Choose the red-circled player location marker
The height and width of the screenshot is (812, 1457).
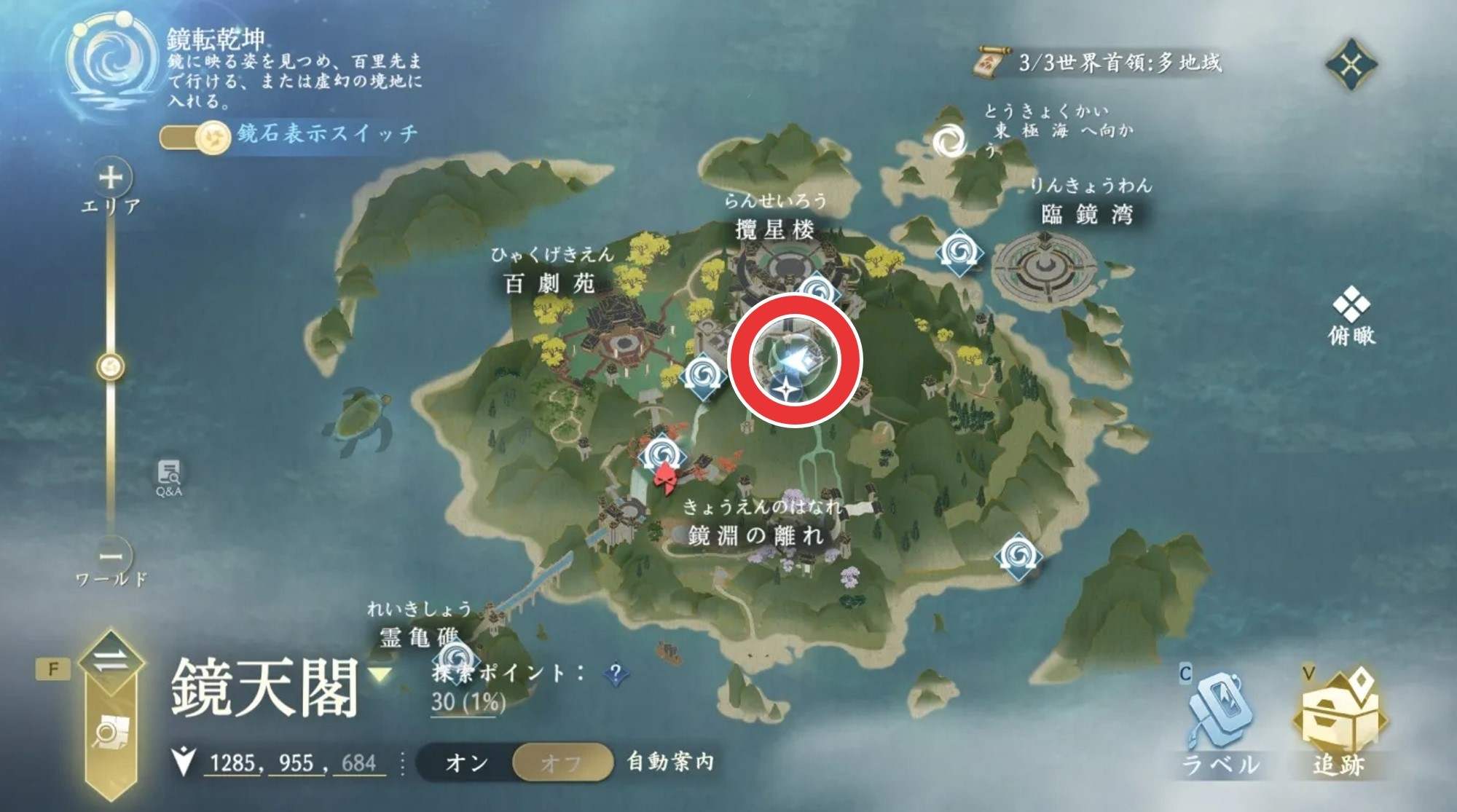coord(795,359)
